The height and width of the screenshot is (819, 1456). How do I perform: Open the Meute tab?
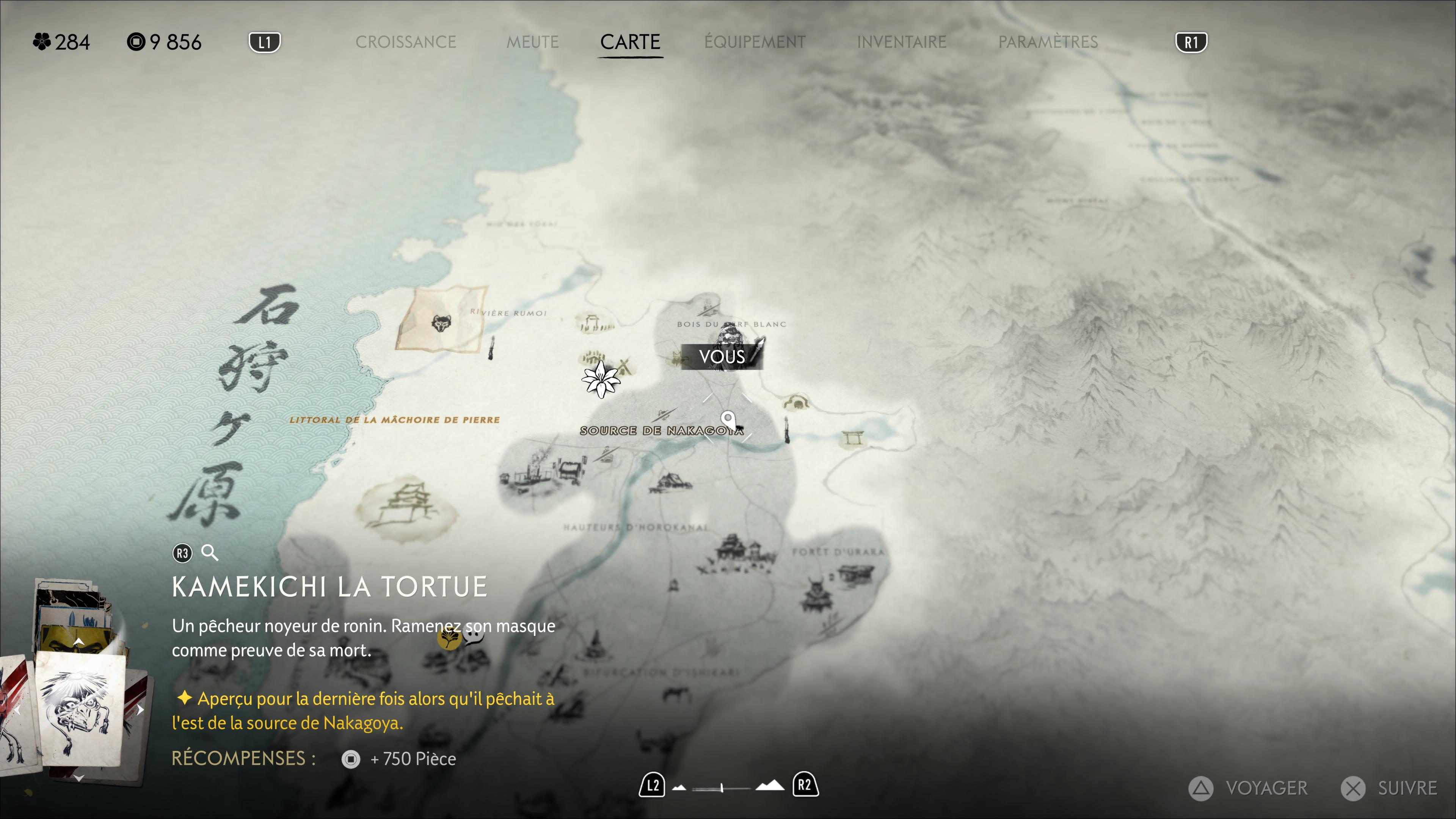532,42
